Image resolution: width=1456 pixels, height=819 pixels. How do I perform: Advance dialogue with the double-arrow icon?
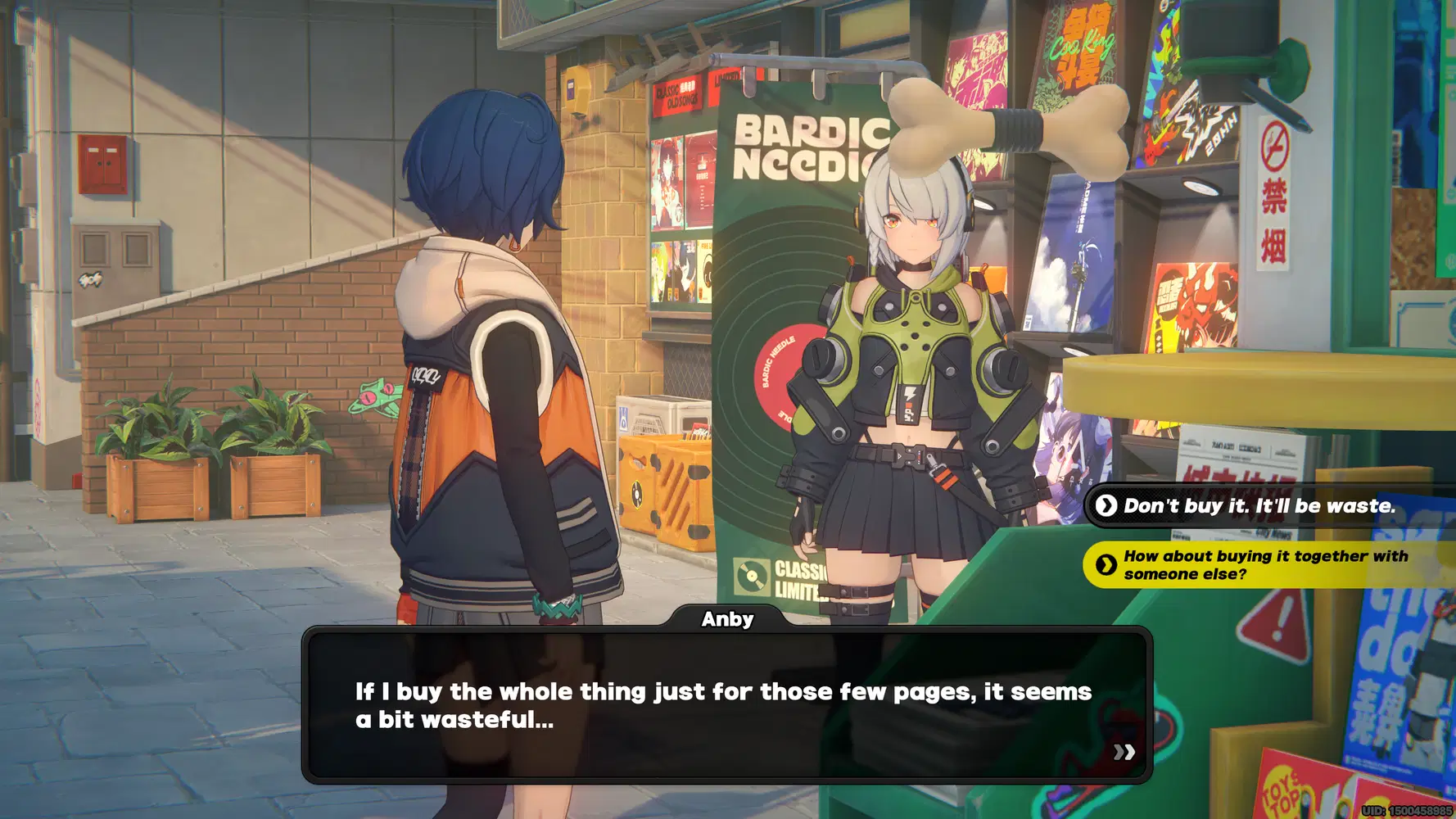click(x=1124, y=752)
